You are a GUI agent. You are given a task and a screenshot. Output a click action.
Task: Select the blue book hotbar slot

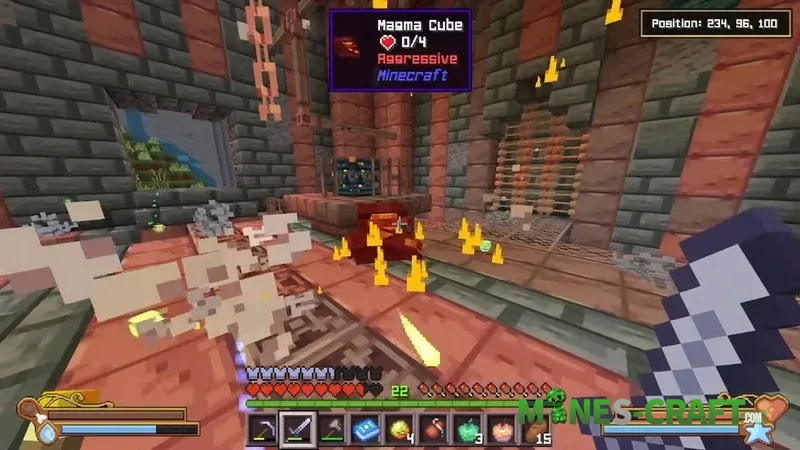(367, 431)
